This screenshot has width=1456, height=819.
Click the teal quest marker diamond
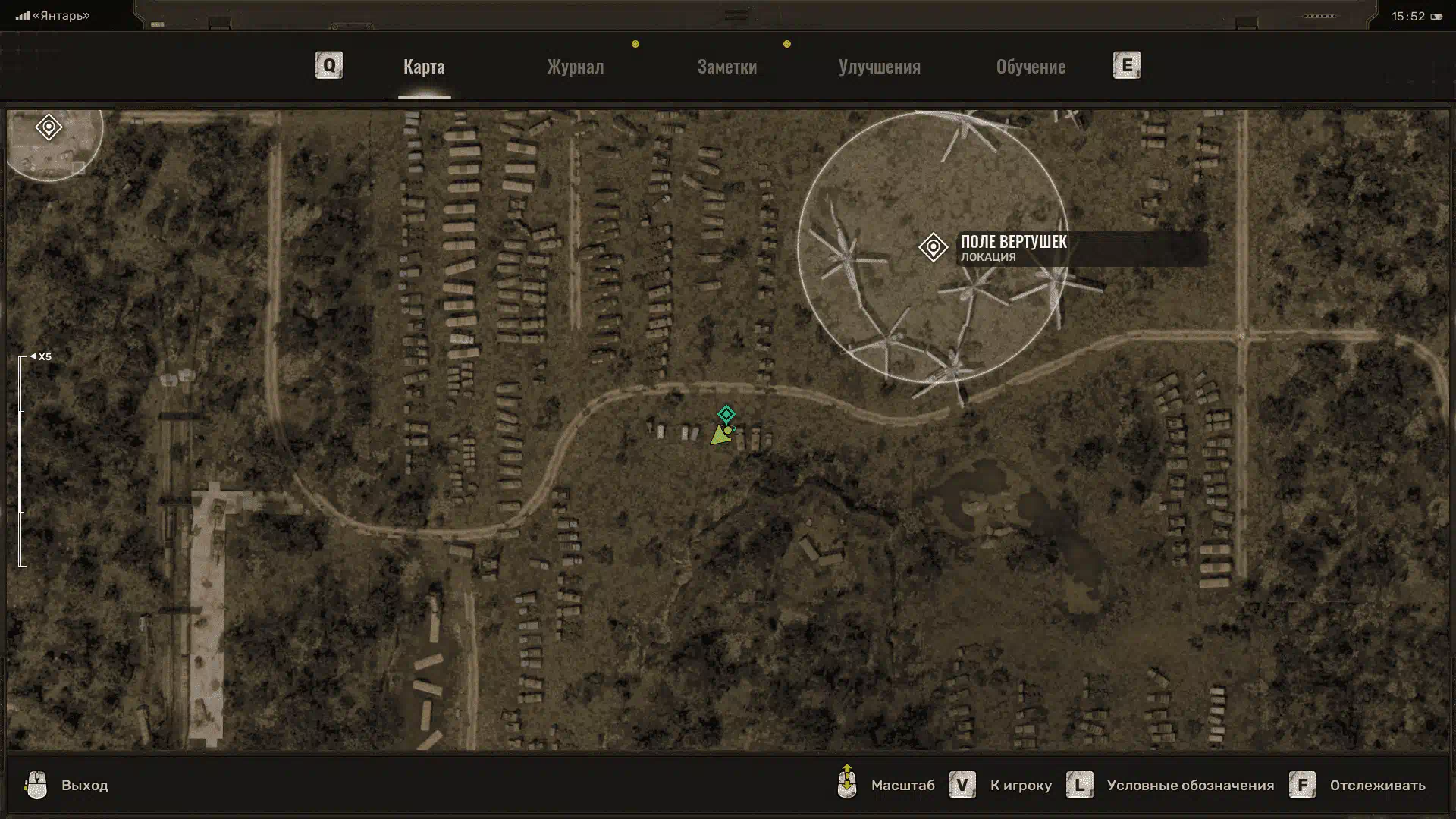tap(726, 414)
